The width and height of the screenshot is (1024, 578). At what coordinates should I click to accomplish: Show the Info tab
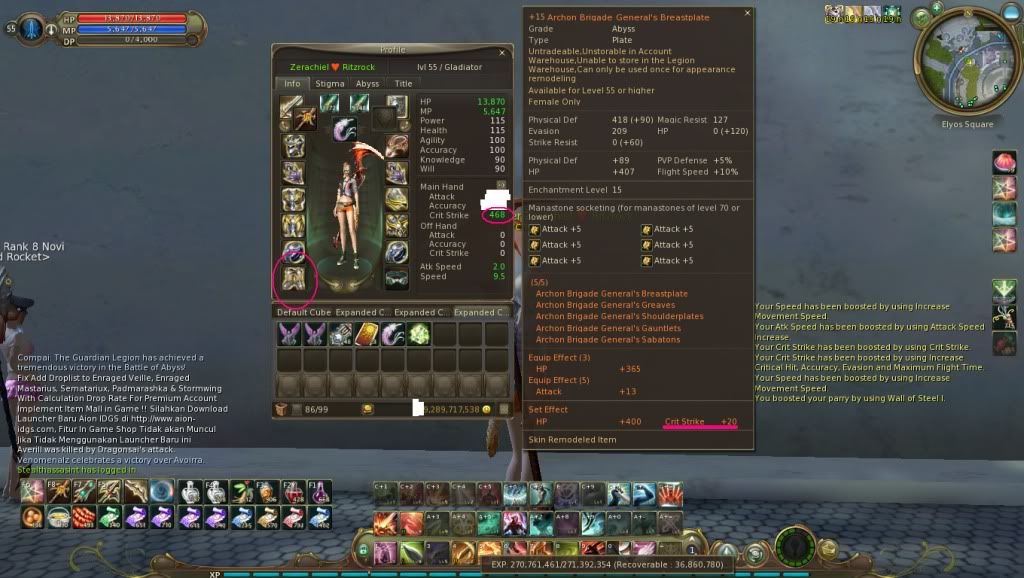coord(291,84)
